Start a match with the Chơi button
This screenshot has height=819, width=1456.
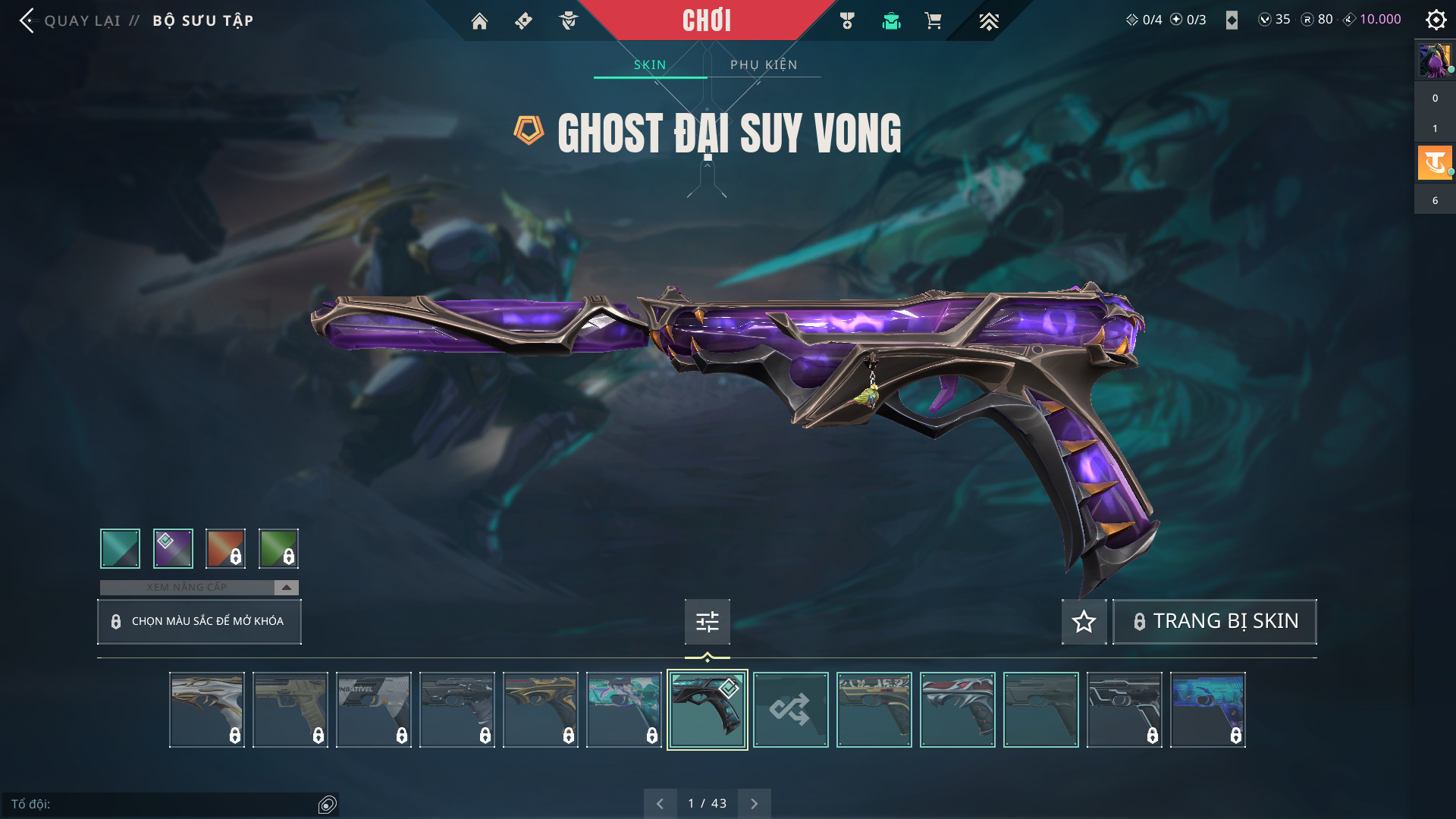point(706,20)
